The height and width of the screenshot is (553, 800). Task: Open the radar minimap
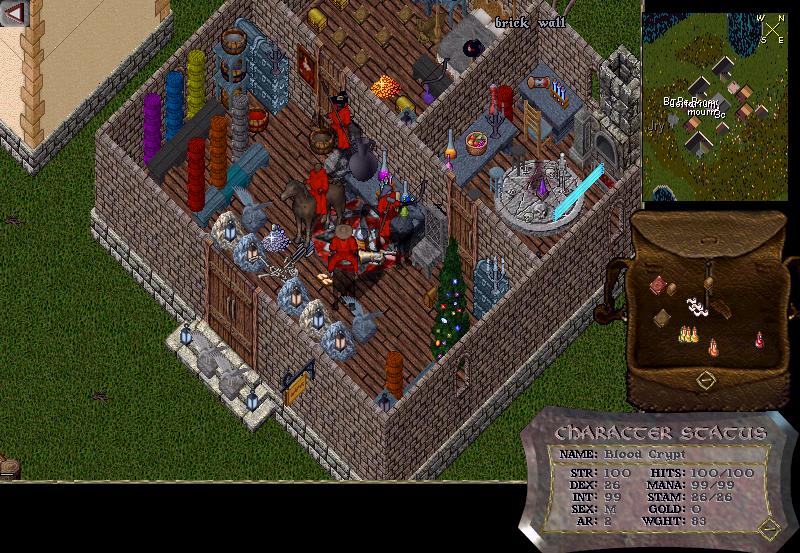(x=717, y=105)
